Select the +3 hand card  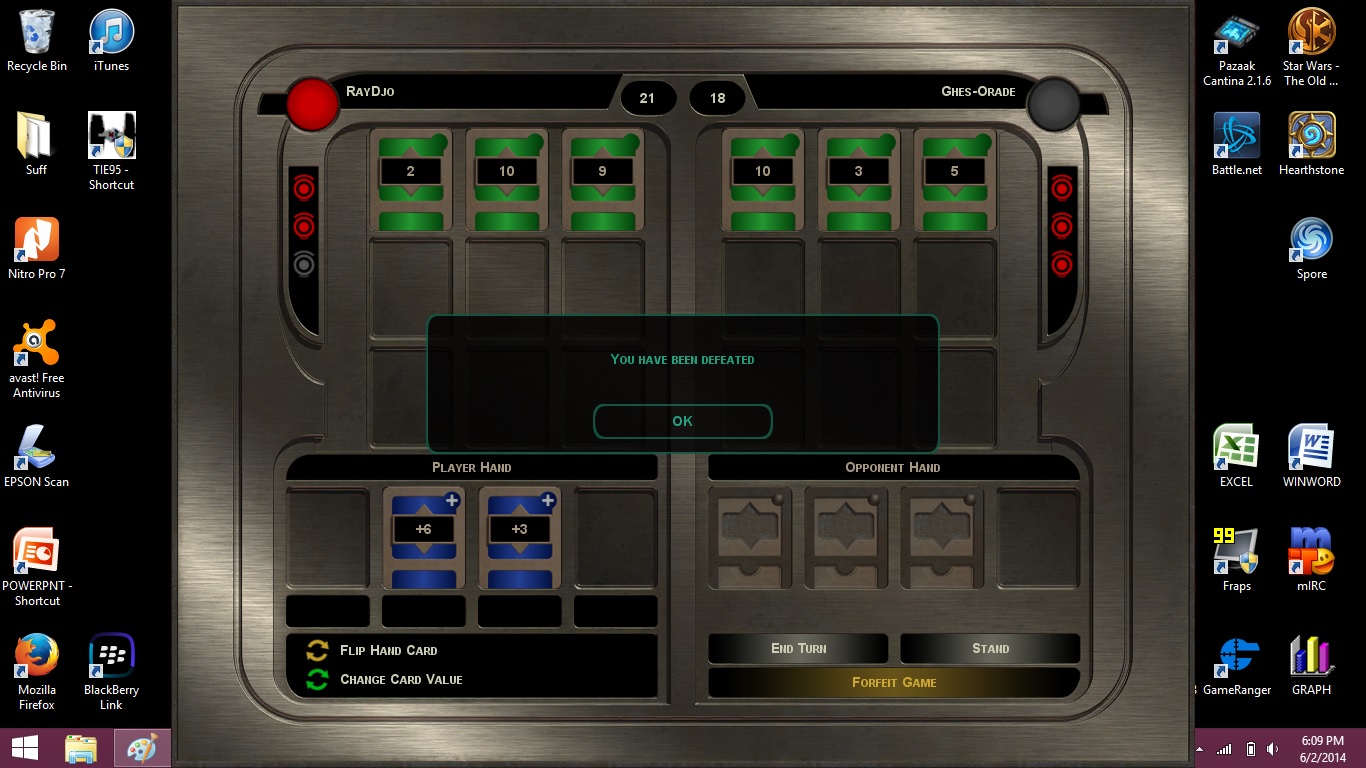pos(519,536)
